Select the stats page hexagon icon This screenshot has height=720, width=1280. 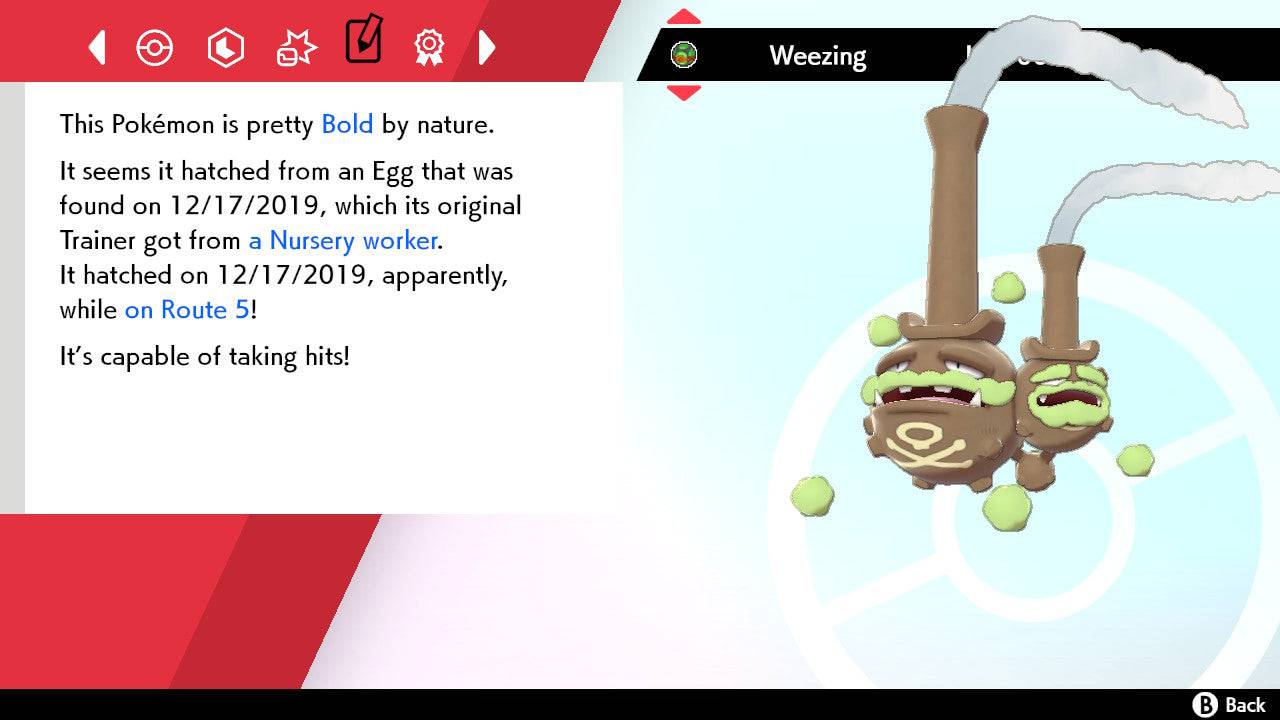click(225, 47)
